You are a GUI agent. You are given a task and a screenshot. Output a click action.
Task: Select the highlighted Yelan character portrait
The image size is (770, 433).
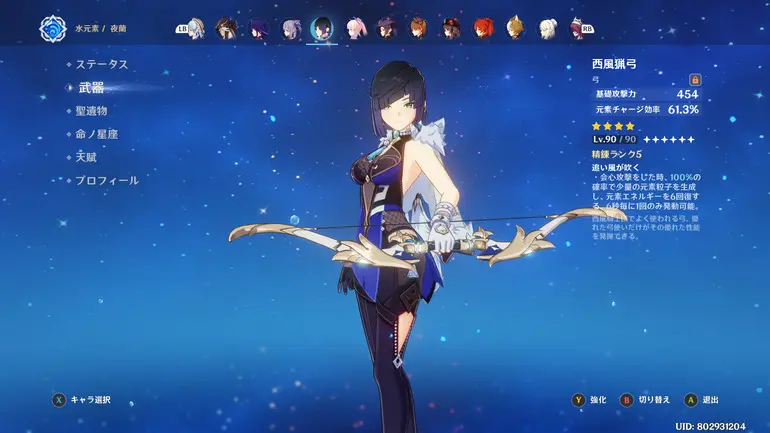(322, 28)
